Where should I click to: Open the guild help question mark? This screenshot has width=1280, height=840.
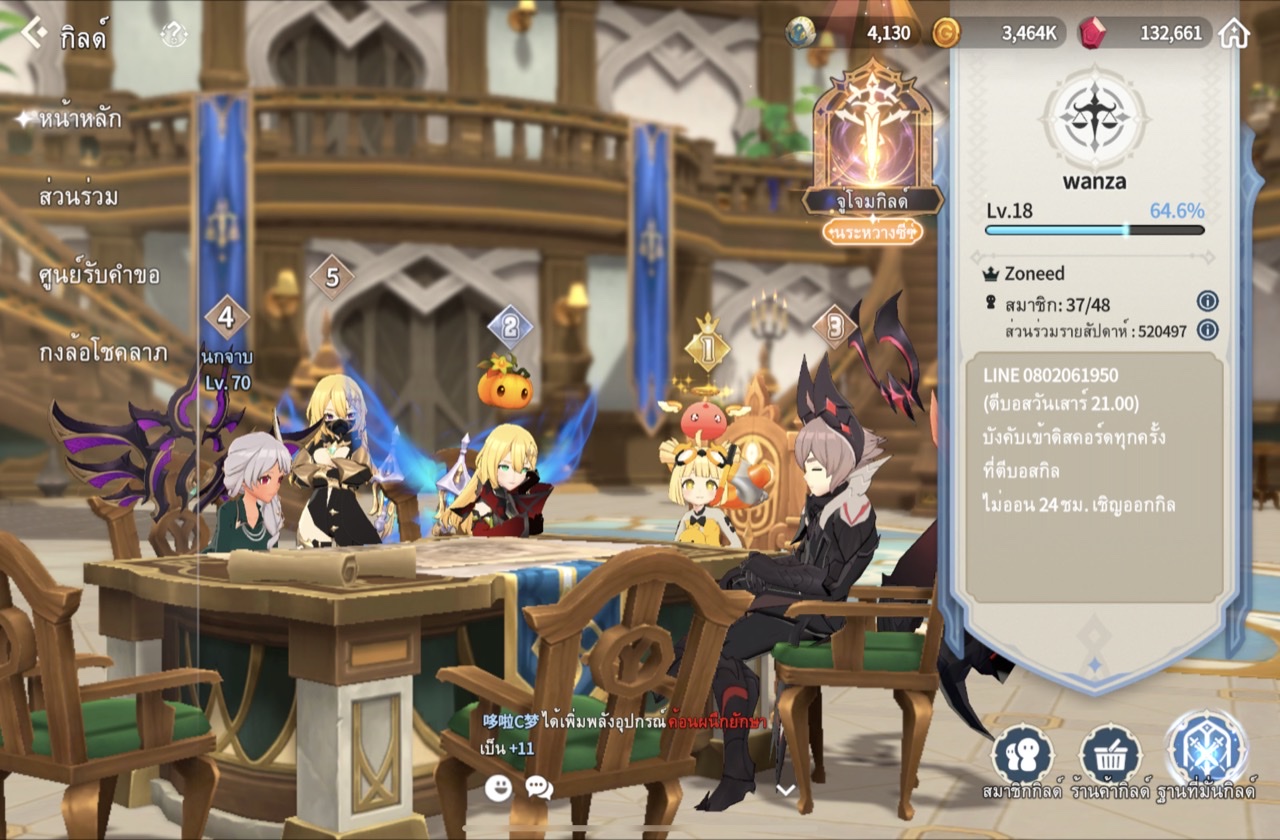[174, 35]
